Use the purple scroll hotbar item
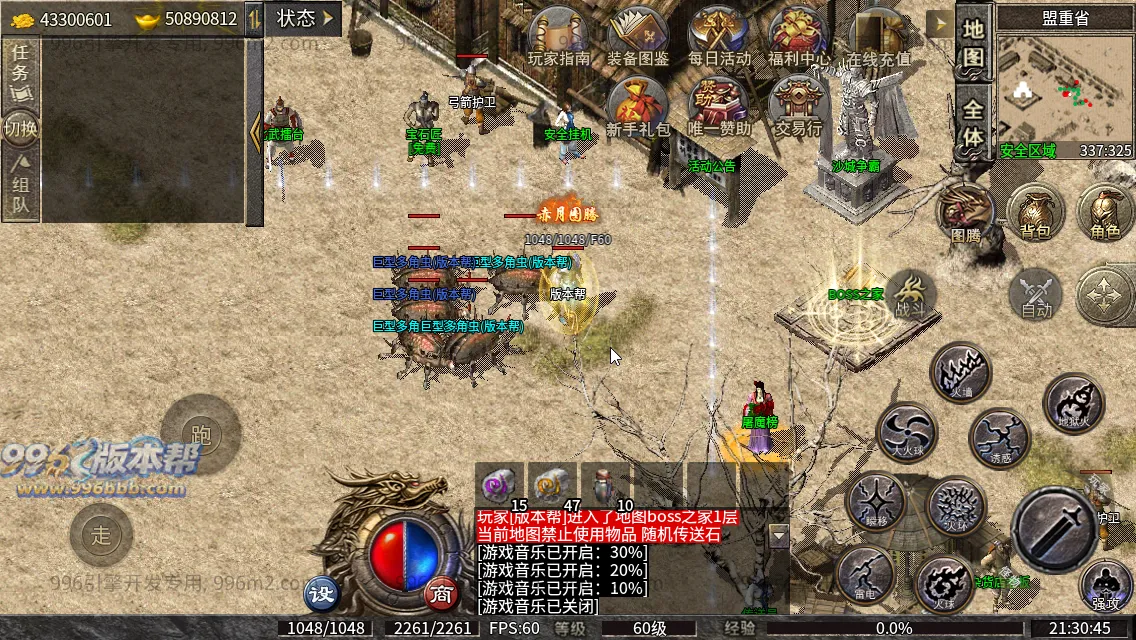1136x640 pixels. tap(498, 485)
